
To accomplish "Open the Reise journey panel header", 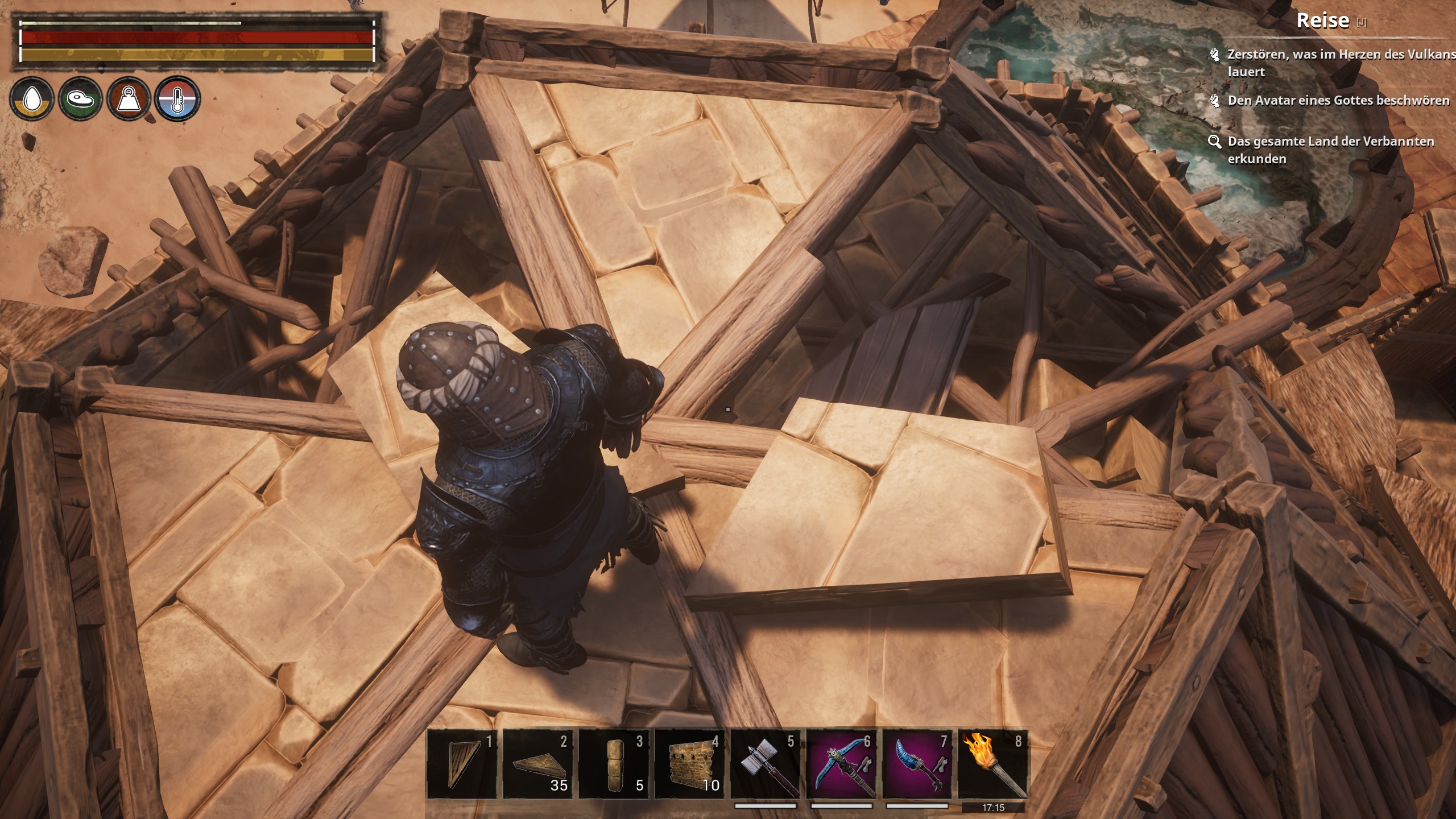I will point(1322,21).
